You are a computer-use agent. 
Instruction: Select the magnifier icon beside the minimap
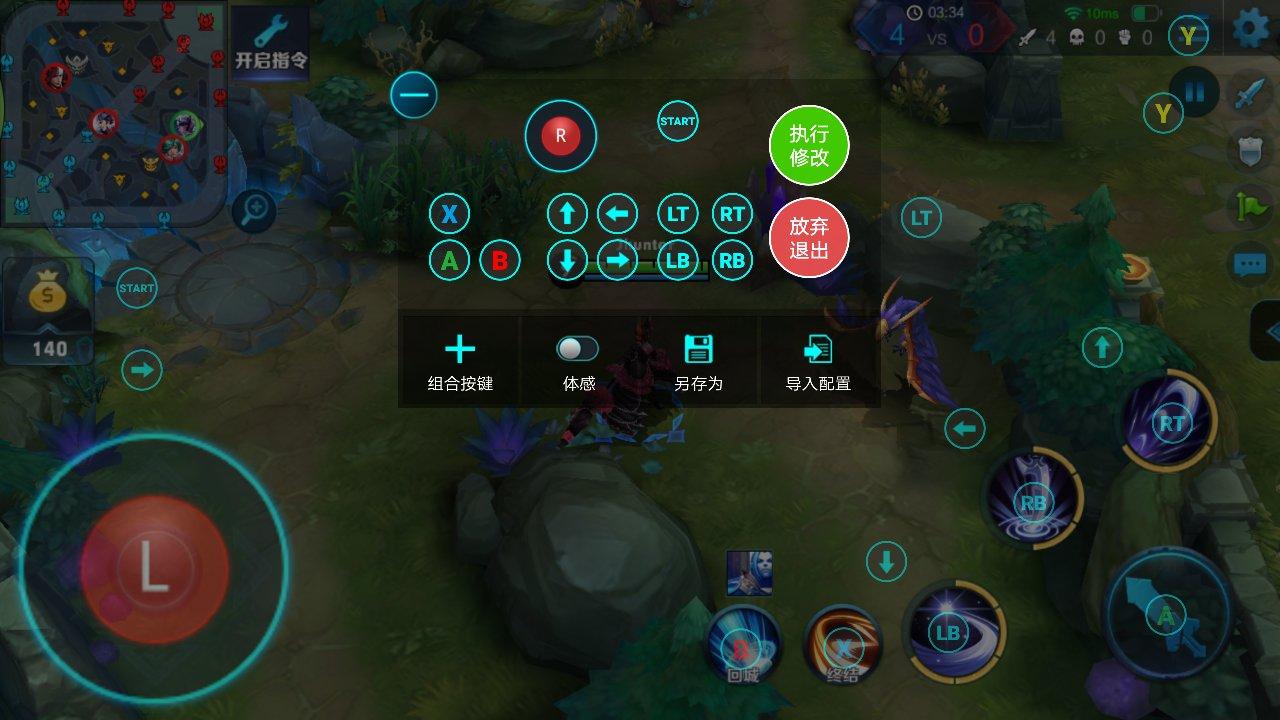(255, 210)
